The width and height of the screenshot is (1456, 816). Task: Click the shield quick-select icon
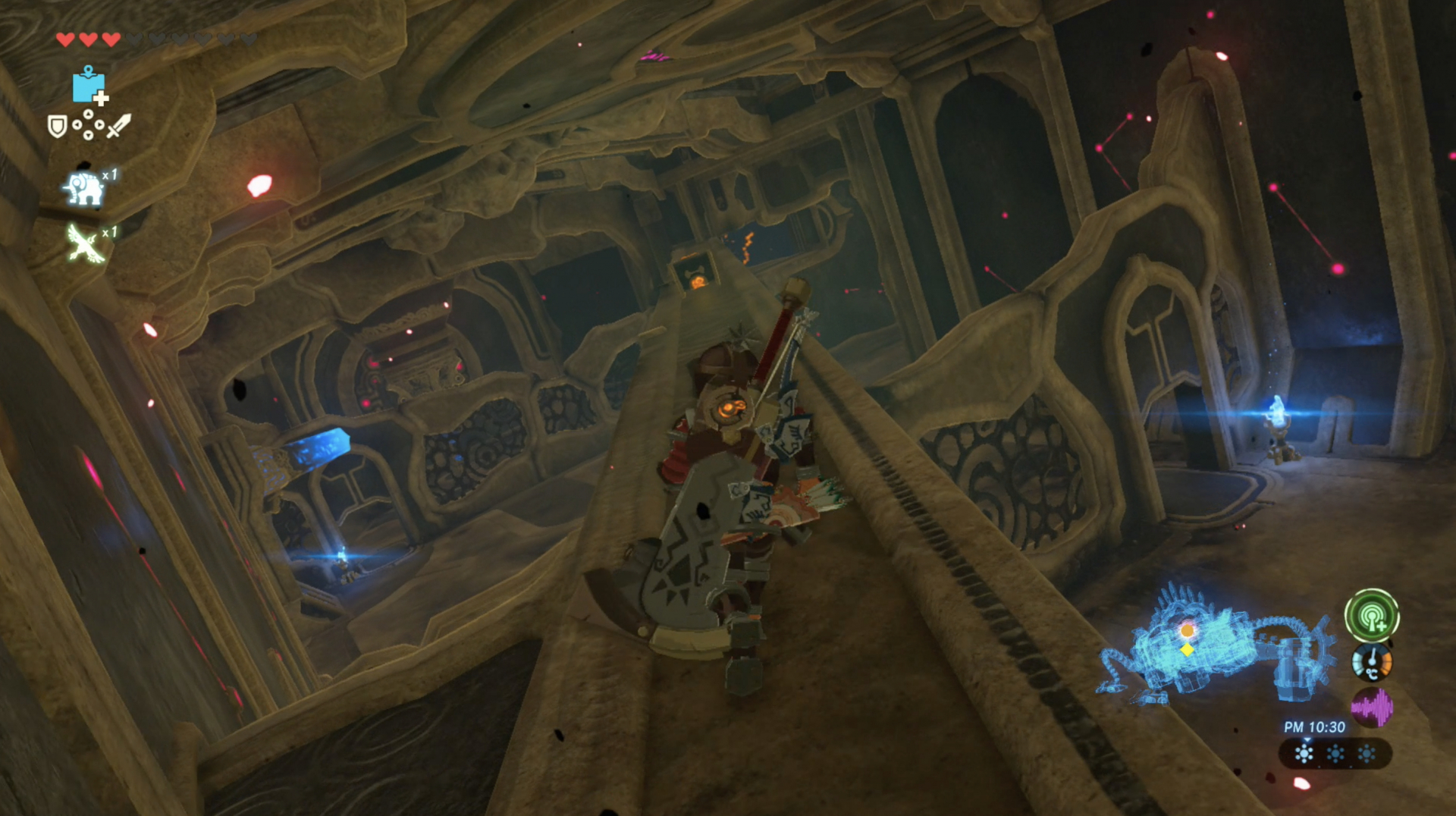(57, 126)
